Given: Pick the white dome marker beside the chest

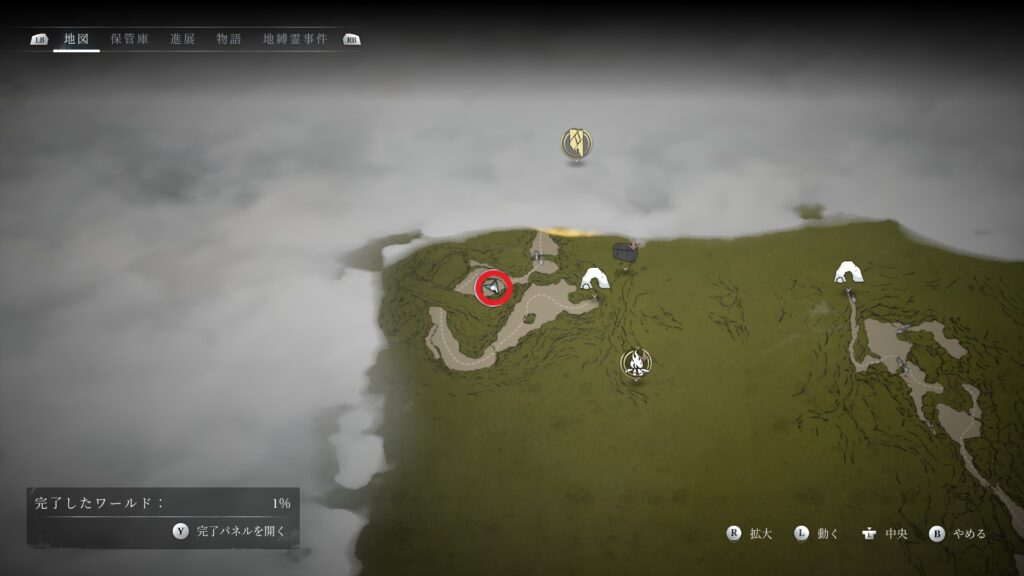Looking at the screenshot, I should point(597,278).
